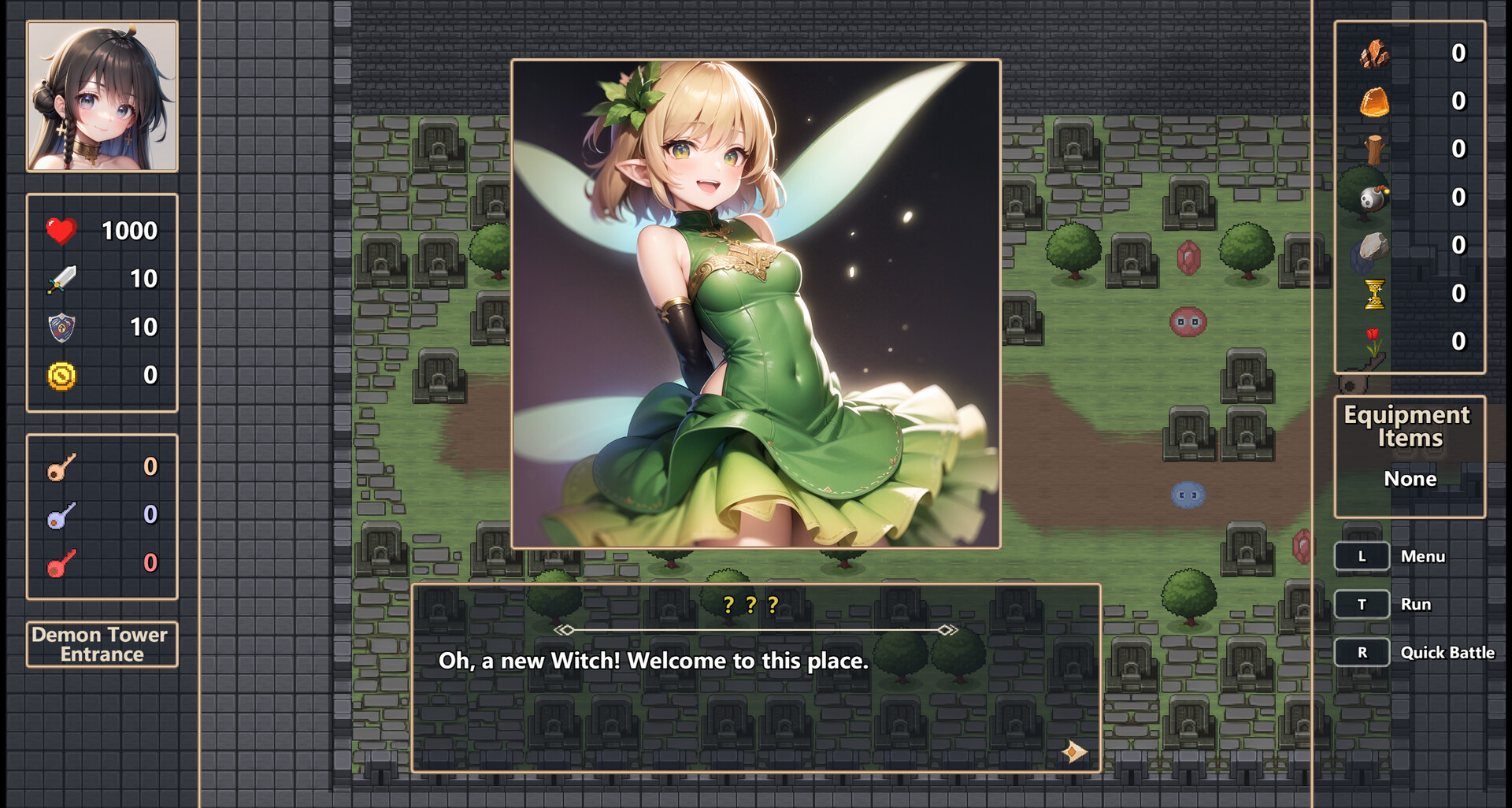Advance the dialogue with the arrow marker
Viewport: 1512px width, 808px height.
[1076, 753]
